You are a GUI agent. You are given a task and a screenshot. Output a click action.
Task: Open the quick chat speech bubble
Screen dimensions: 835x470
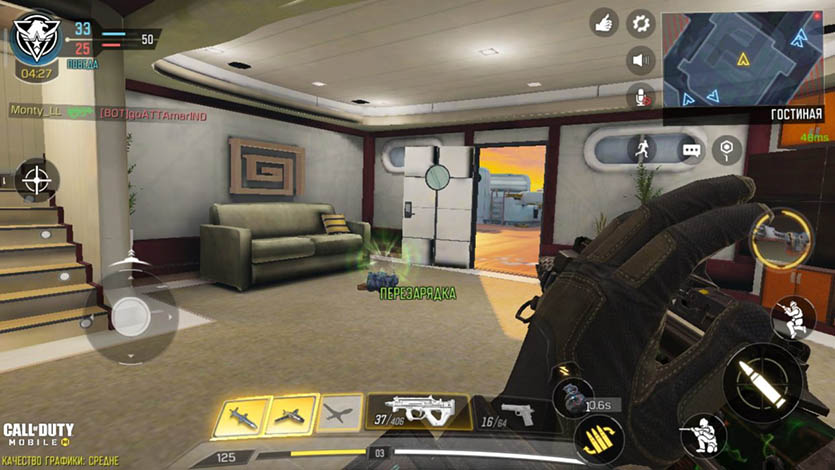click(x=693, y=150)
